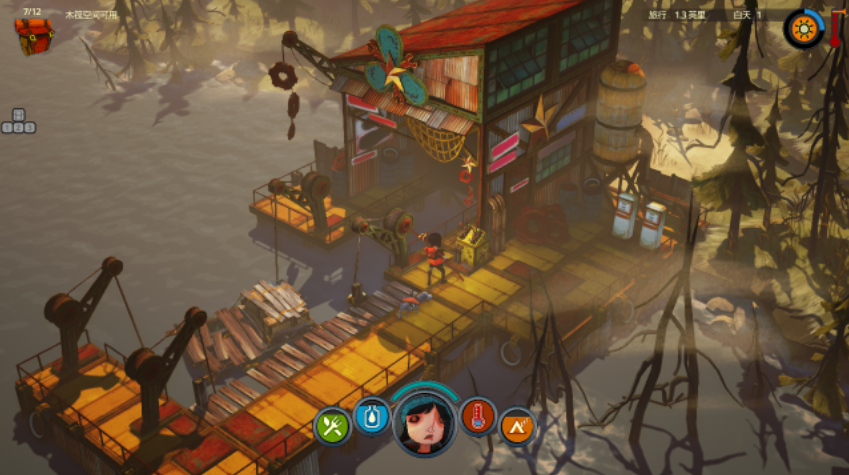This screenshot has height=475, width=849.
Task: Choose the orange tent rest icon
Action: coord(517,427)
